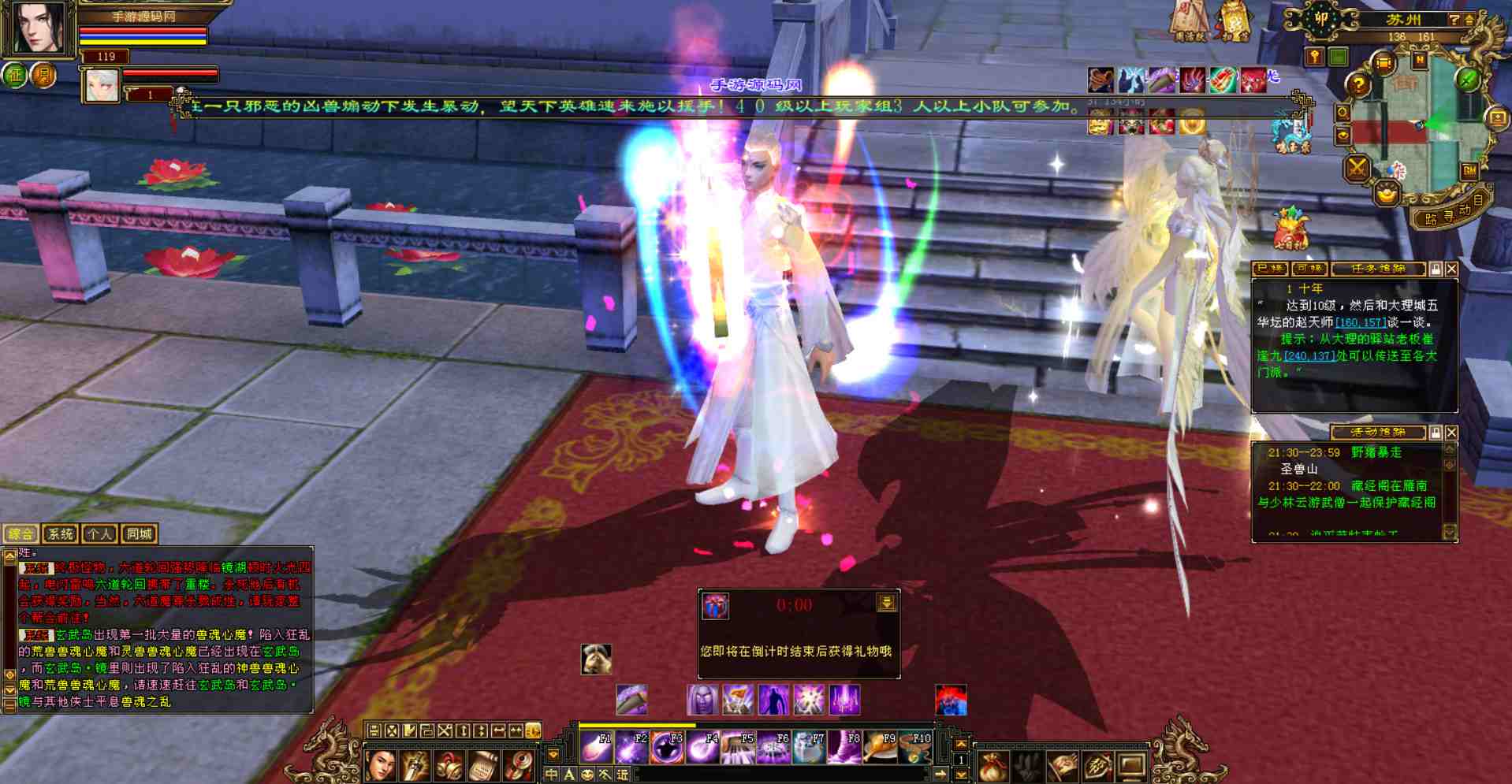Collapse the countdown gift popup

click(886, 604)
